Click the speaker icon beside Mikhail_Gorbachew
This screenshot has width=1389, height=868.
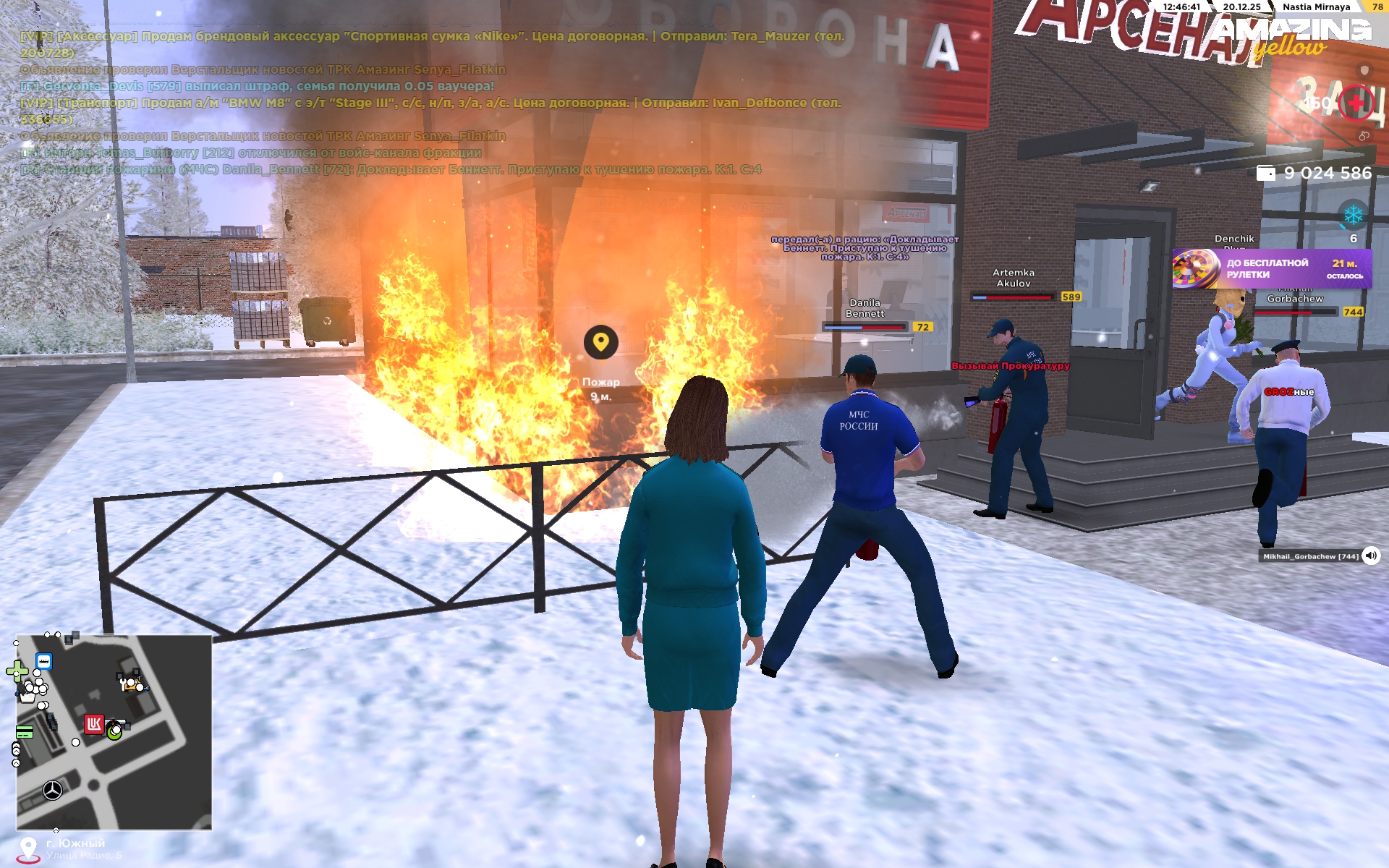tap(1370, 556)
